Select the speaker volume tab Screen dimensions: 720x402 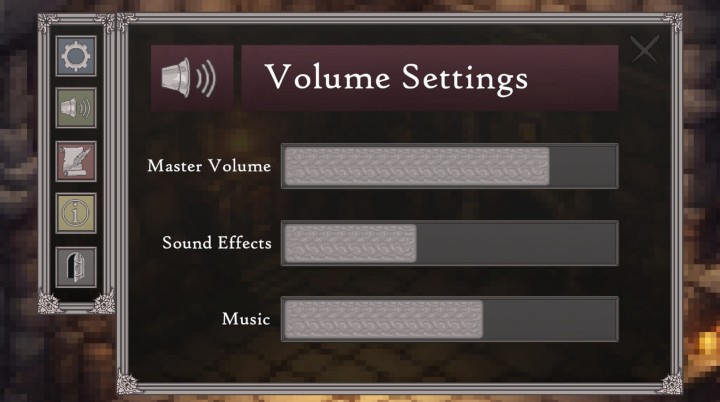[x=76, y=109]
